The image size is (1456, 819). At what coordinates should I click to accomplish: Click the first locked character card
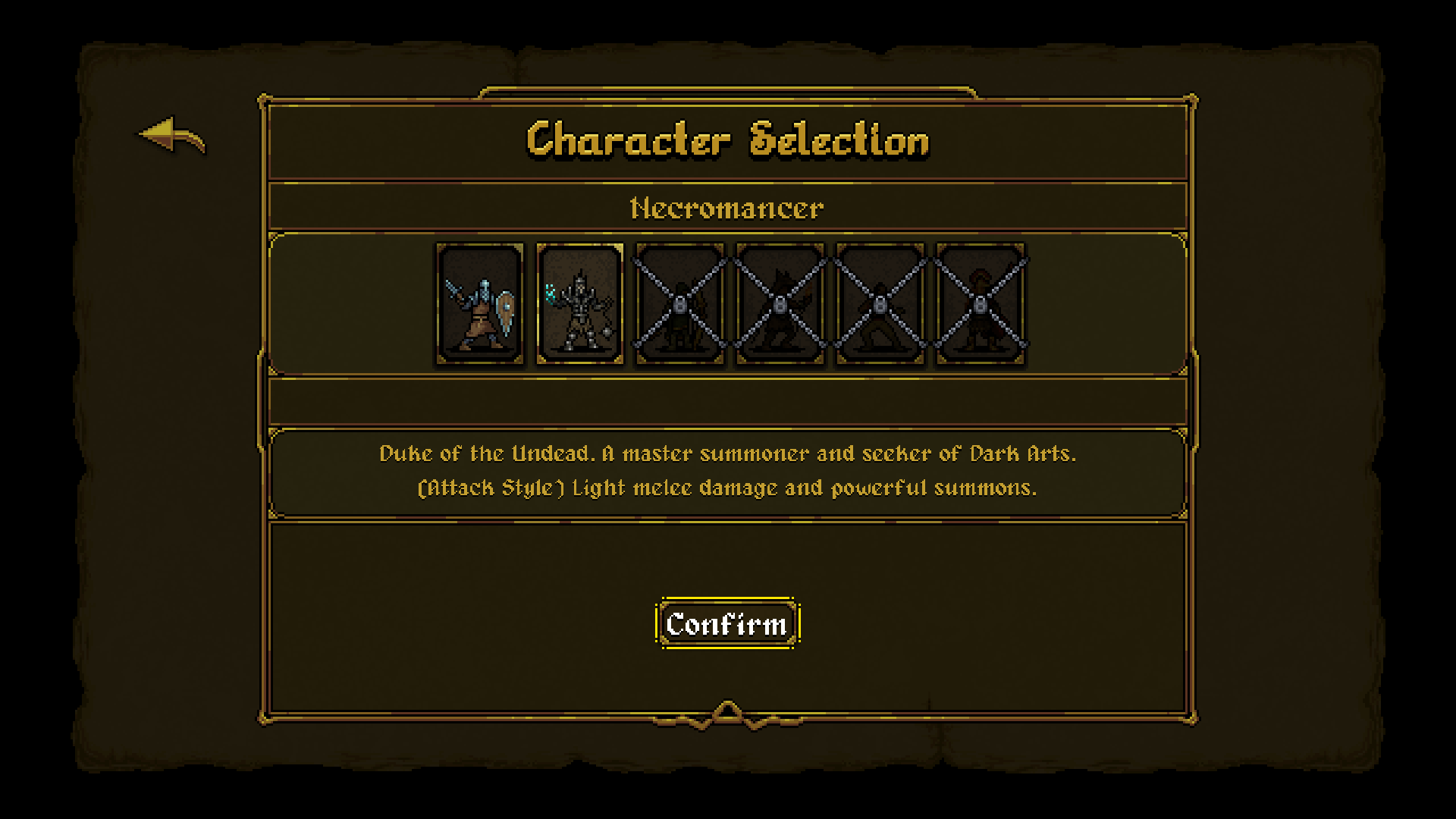(679, 303)
